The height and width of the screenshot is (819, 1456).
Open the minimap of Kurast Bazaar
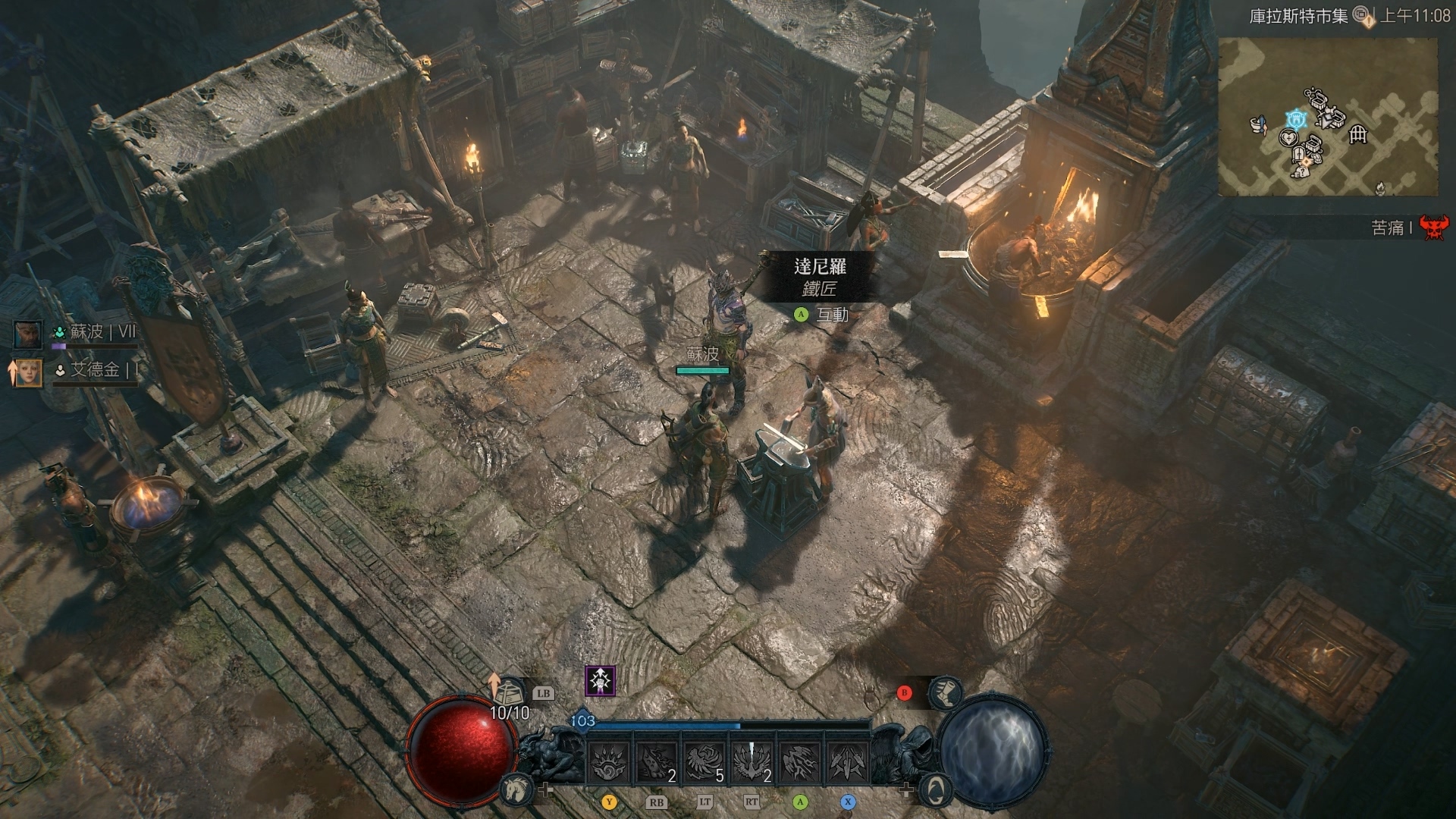(x=1328, y=118)
